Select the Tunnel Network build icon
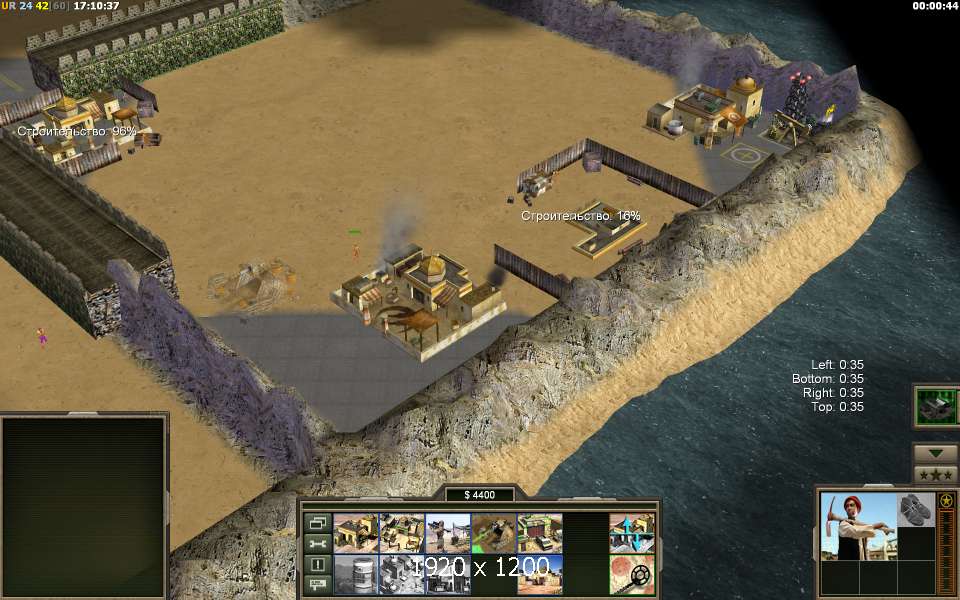This screenshot has height=600, width=960. point(493,533)
